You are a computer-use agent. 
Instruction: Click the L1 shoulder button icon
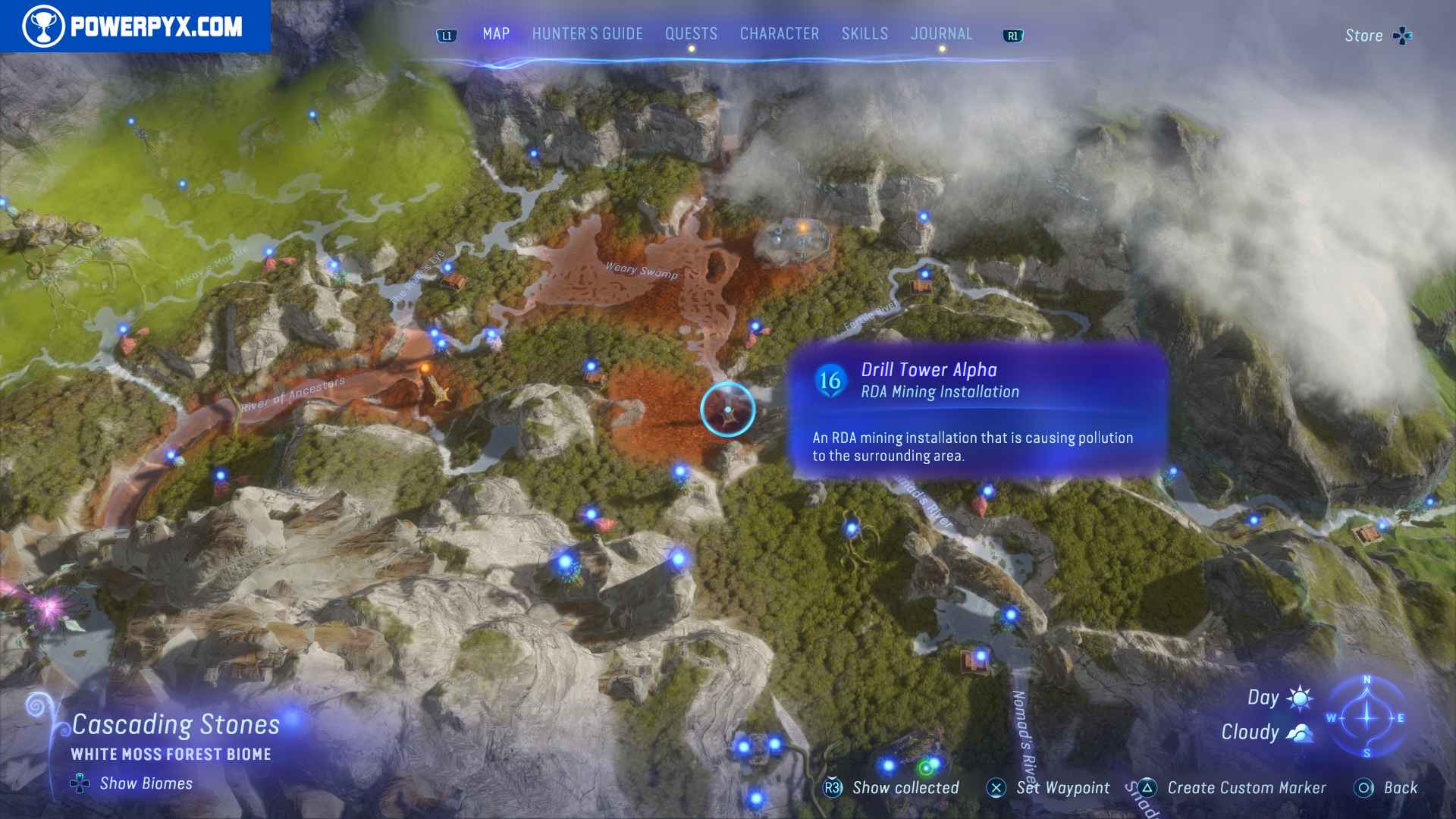pos(446,35)
